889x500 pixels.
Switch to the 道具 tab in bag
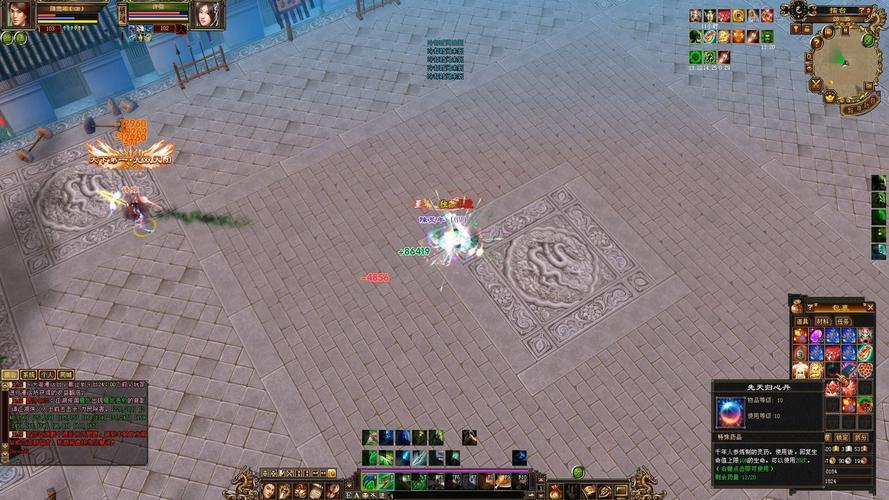(800, 321)
